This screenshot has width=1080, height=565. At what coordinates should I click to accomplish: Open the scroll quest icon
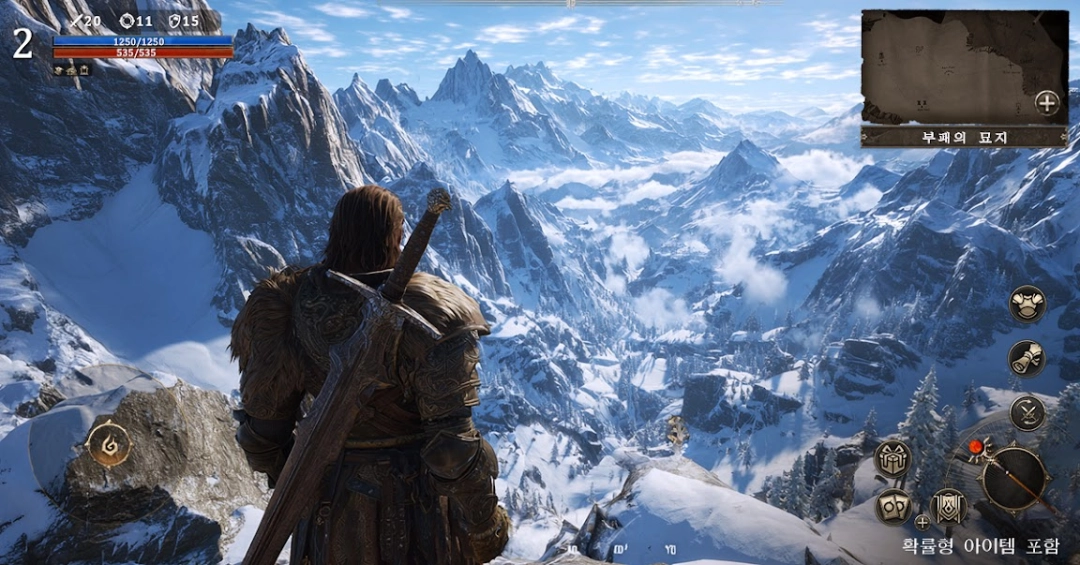click(1027, 358)
